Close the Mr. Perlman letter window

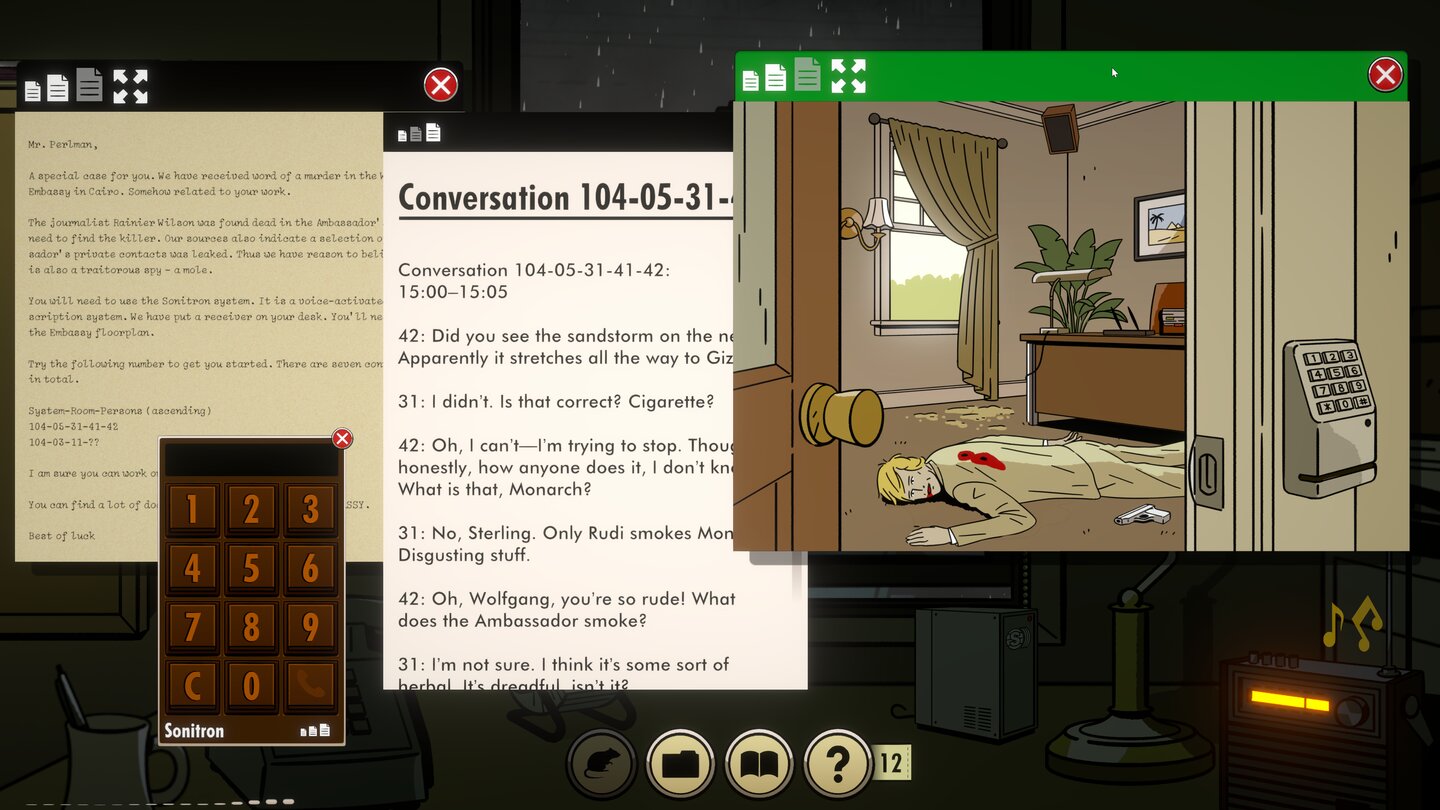click(x=440, y=85)
